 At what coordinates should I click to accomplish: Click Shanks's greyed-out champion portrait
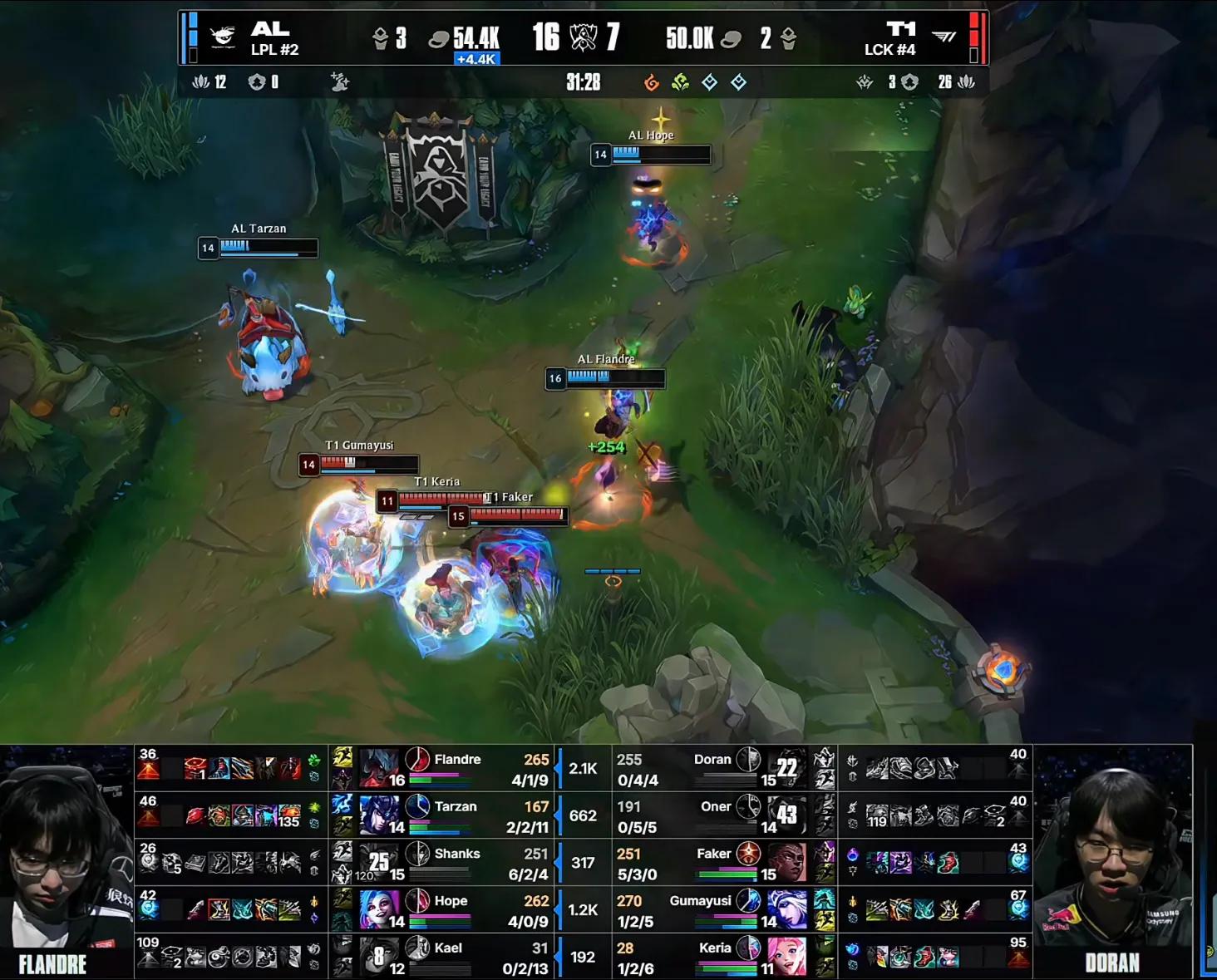point(379,862)
